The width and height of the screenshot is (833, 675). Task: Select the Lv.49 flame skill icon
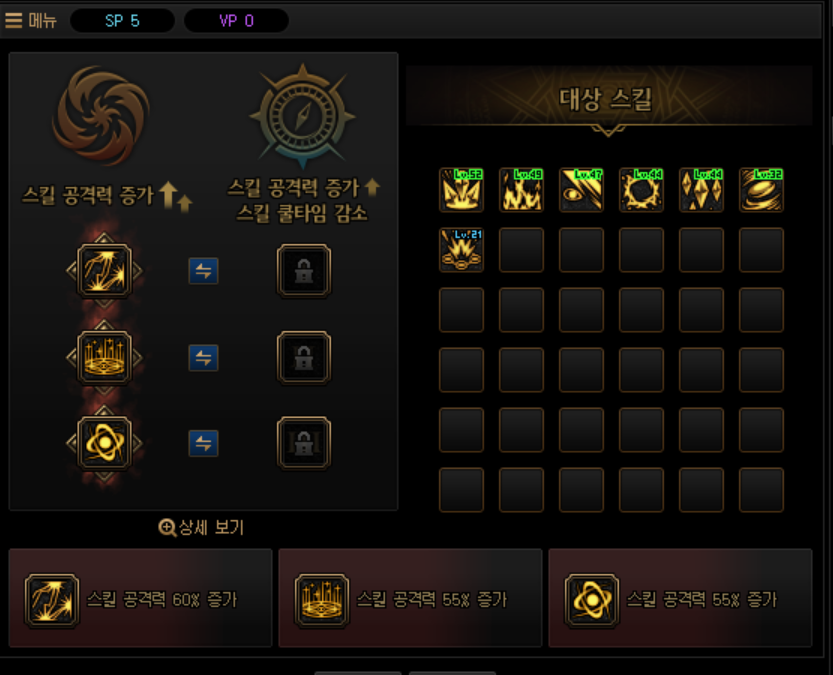[x=521, y=190]
